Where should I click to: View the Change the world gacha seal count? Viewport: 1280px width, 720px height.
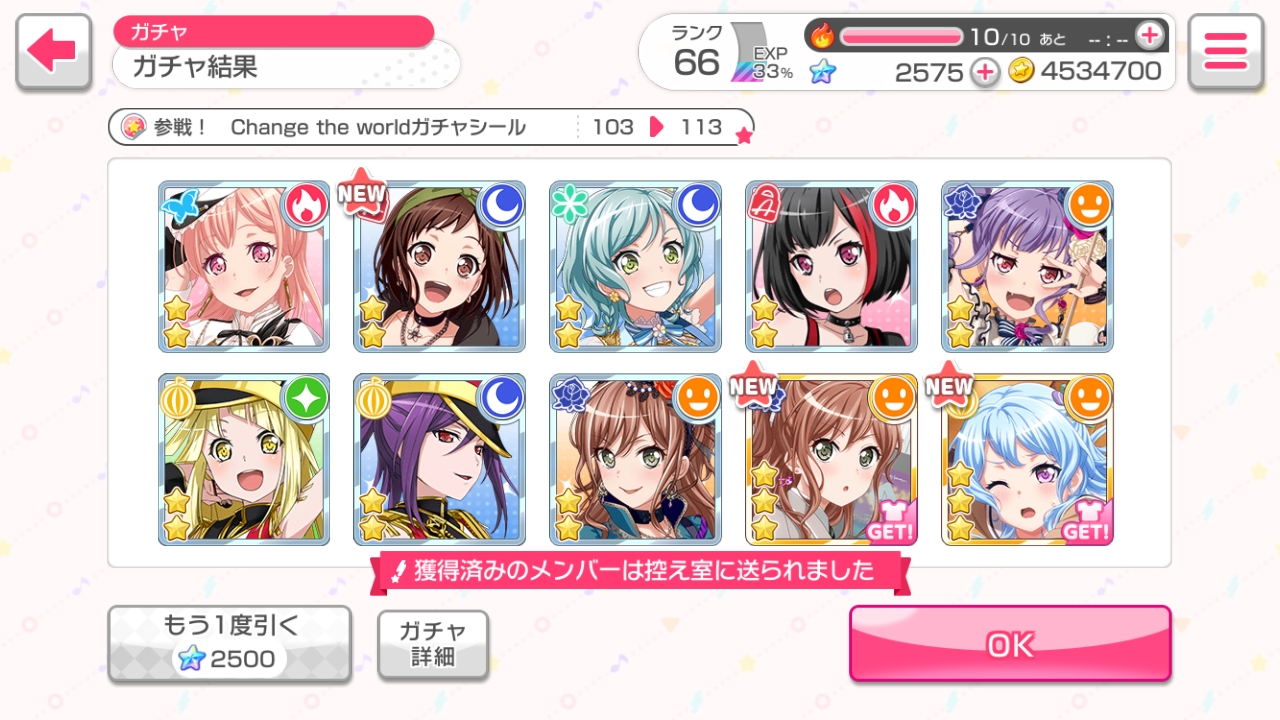click(x=430, y=127)
